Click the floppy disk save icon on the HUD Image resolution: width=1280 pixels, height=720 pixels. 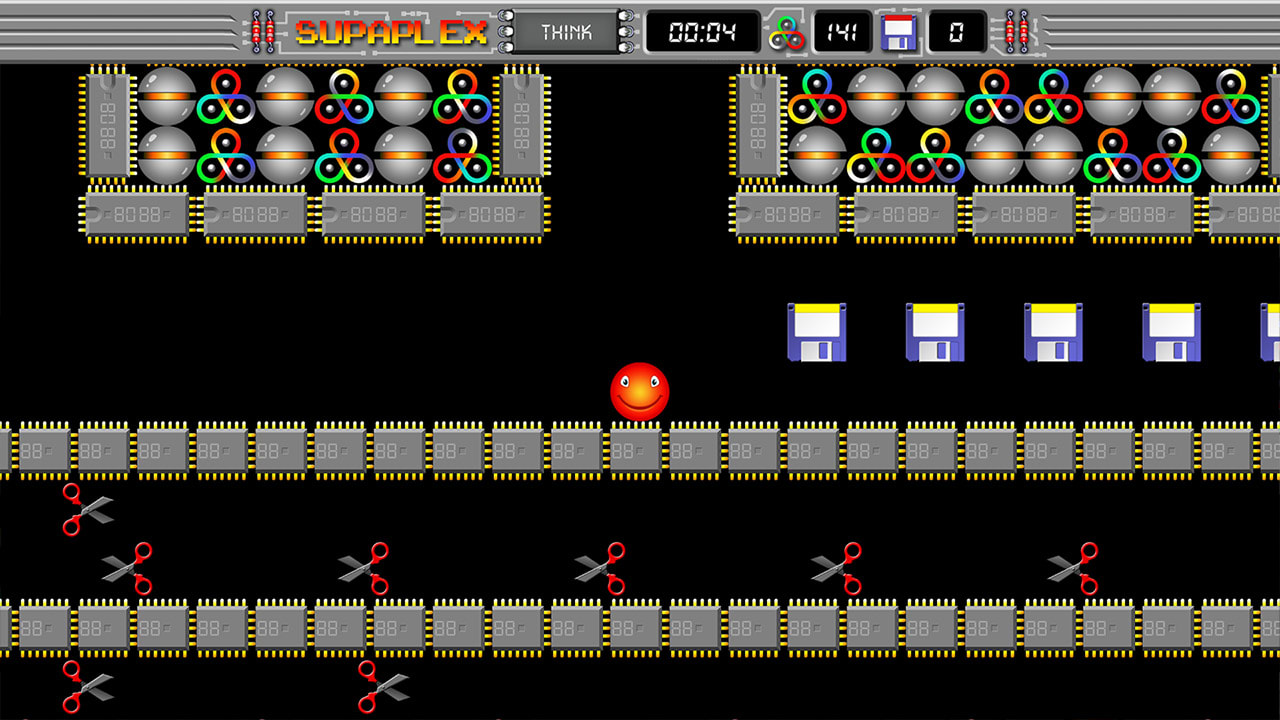pyautogui.click(x=897, y=31)
